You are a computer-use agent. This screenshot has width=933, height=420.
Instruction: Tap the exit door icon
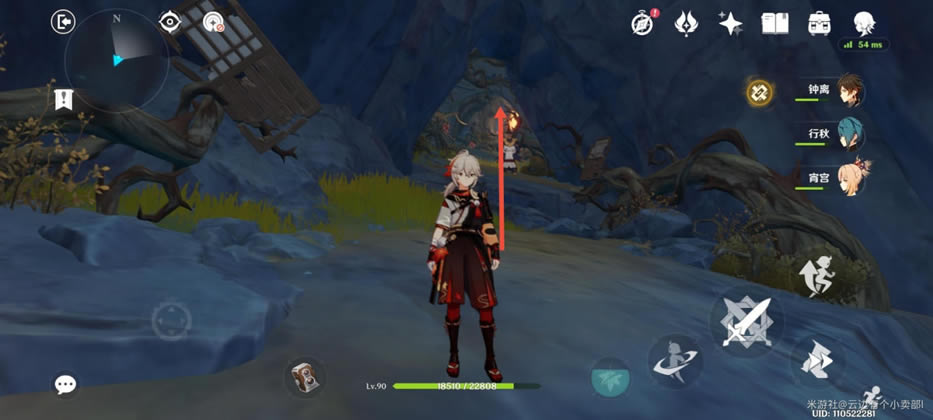(x=64, y=22)
